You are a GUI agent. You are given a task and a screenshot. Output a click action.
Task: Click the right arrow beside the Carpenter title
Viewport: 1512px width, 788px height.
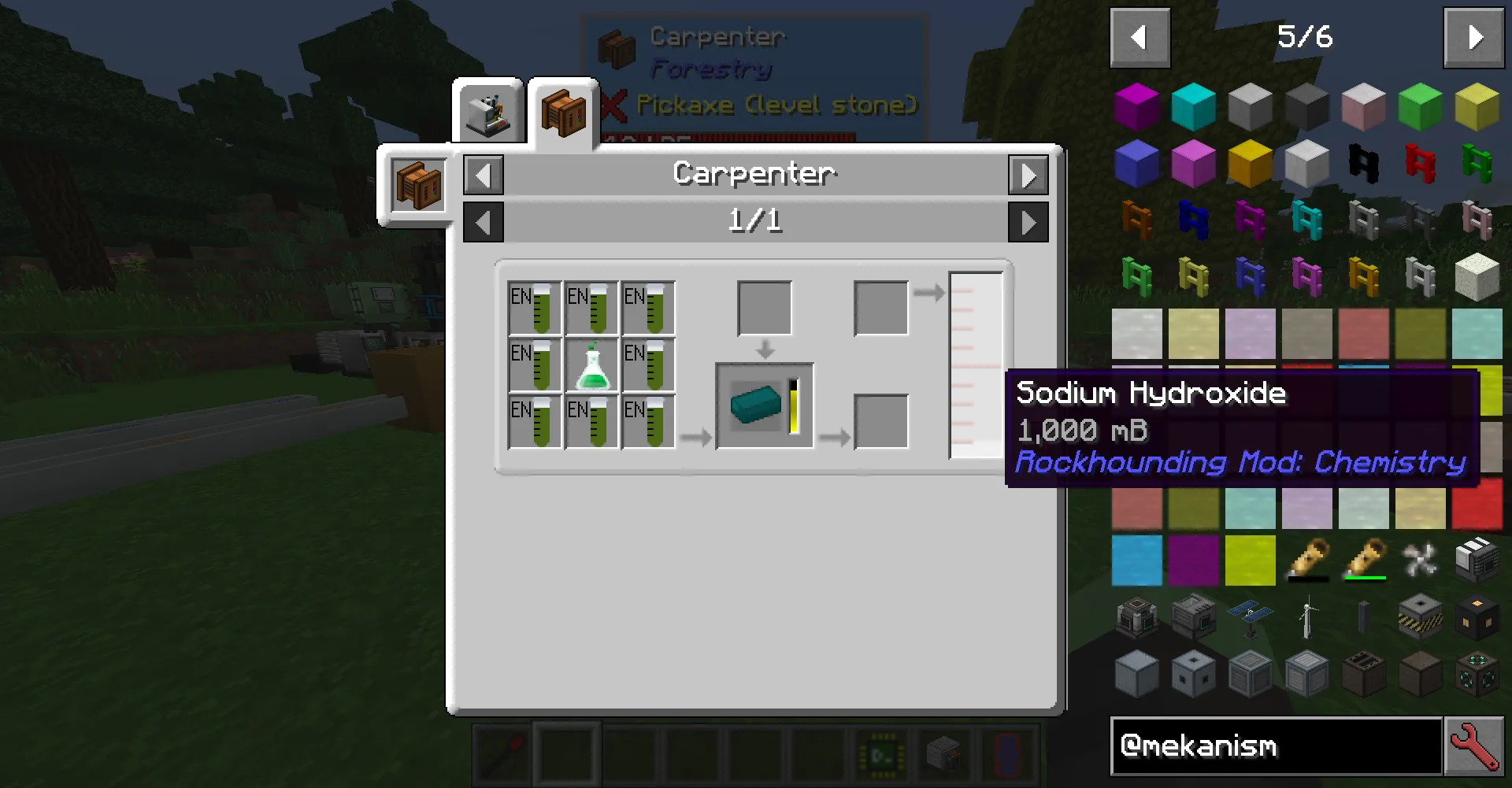tap(1028, 175)
